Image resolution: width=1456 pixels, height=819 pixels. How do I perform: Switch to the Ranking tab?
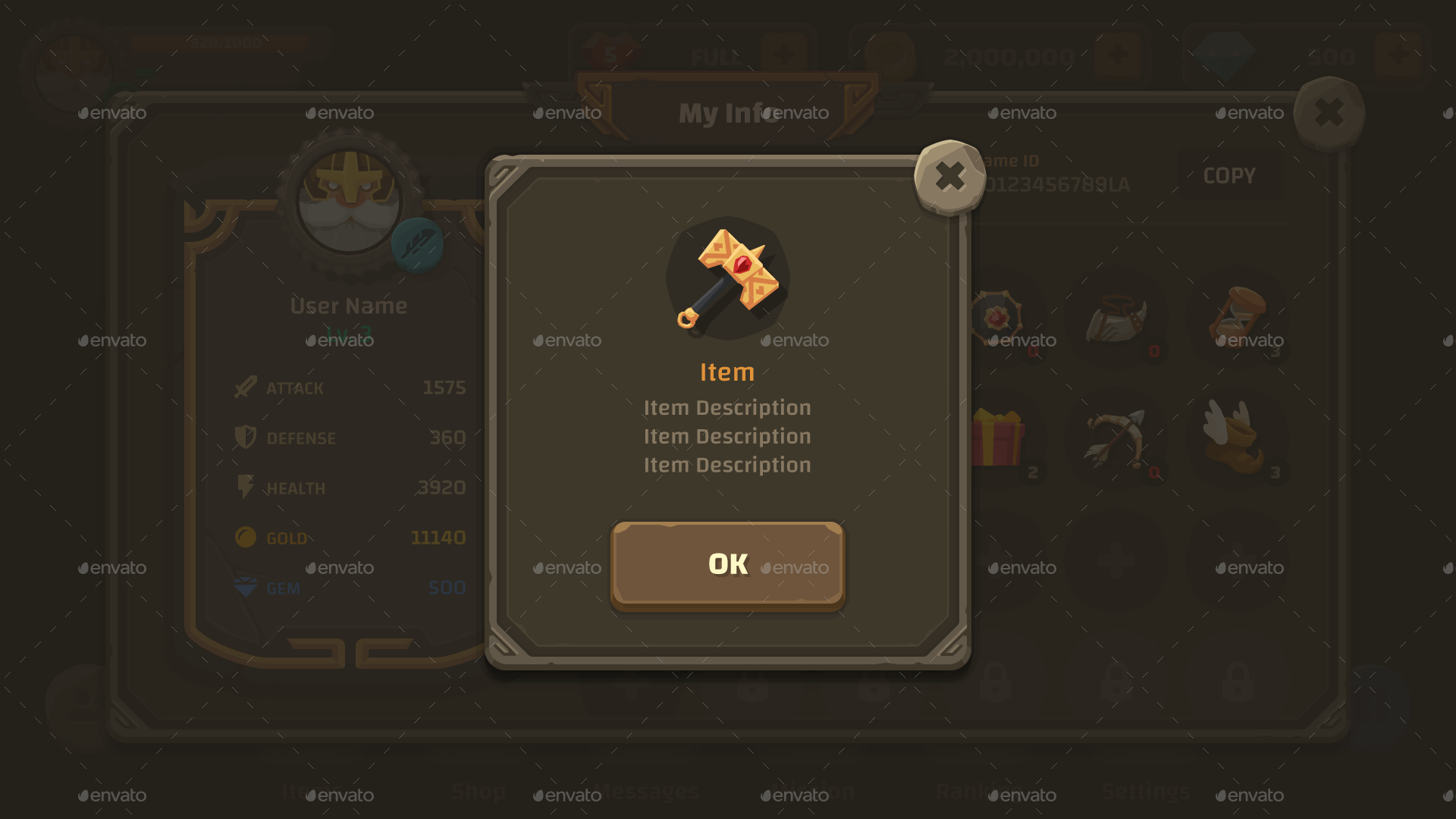[978, 791]
